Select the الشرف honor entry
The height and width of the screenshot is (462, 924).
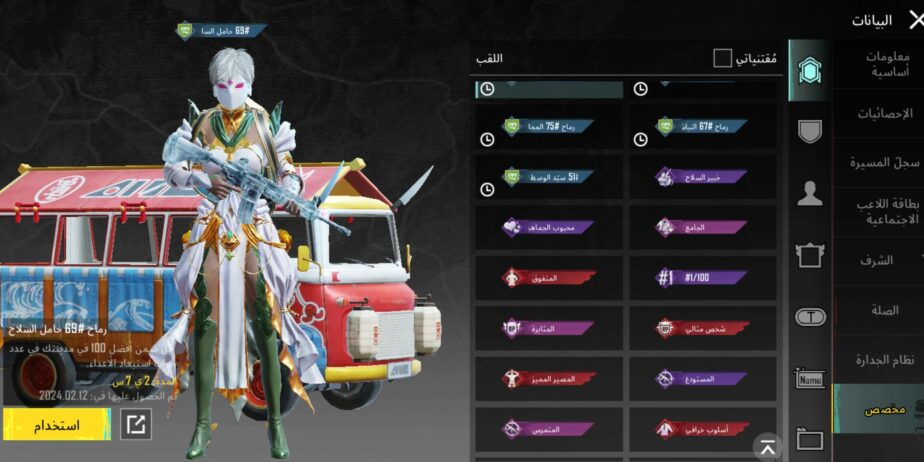[879, 260]
